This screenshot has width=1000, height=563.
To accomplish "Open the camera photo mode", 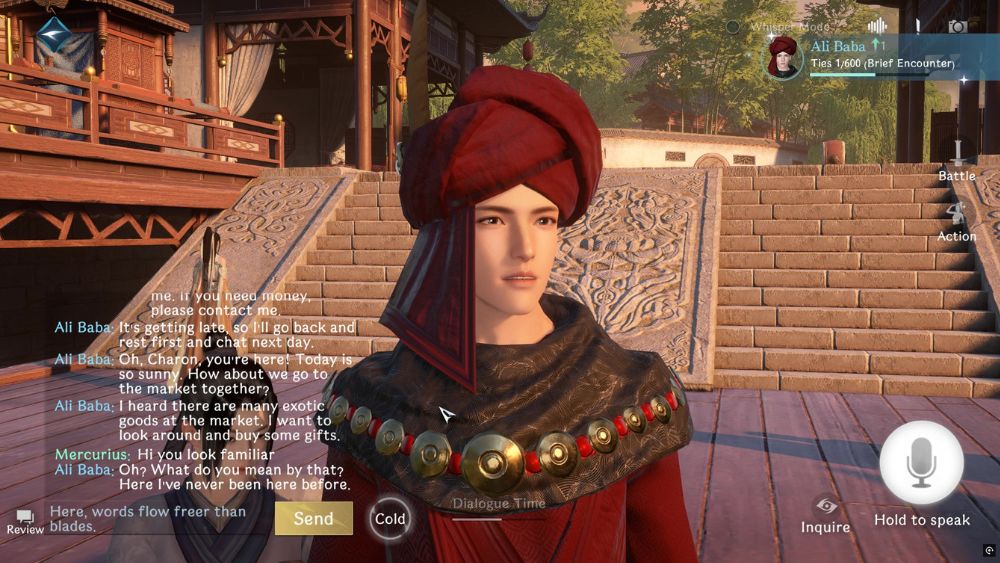I will tap(957, 27).
